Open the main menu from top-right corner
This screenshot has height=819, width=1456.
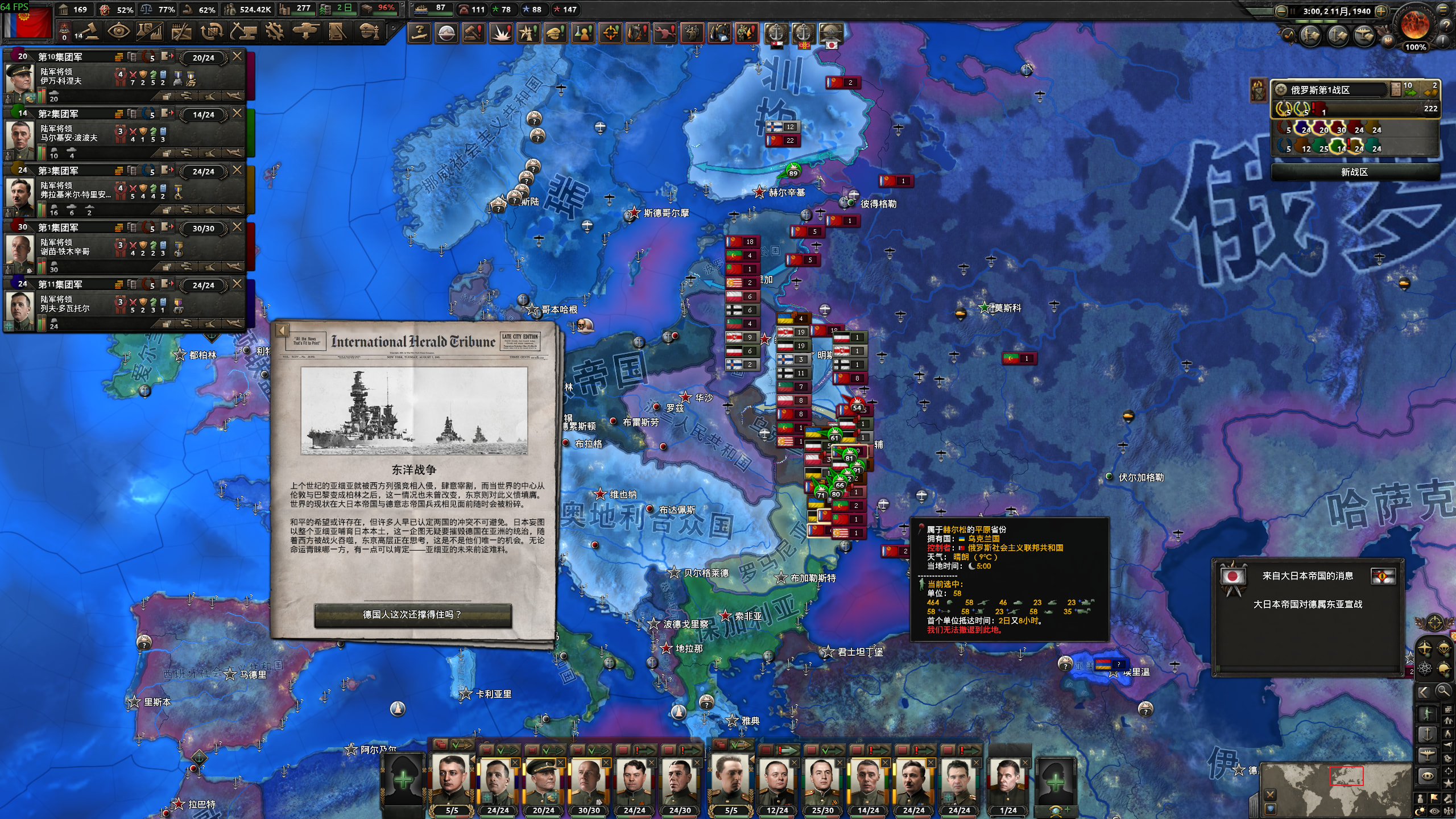(x=1445, y=10)
